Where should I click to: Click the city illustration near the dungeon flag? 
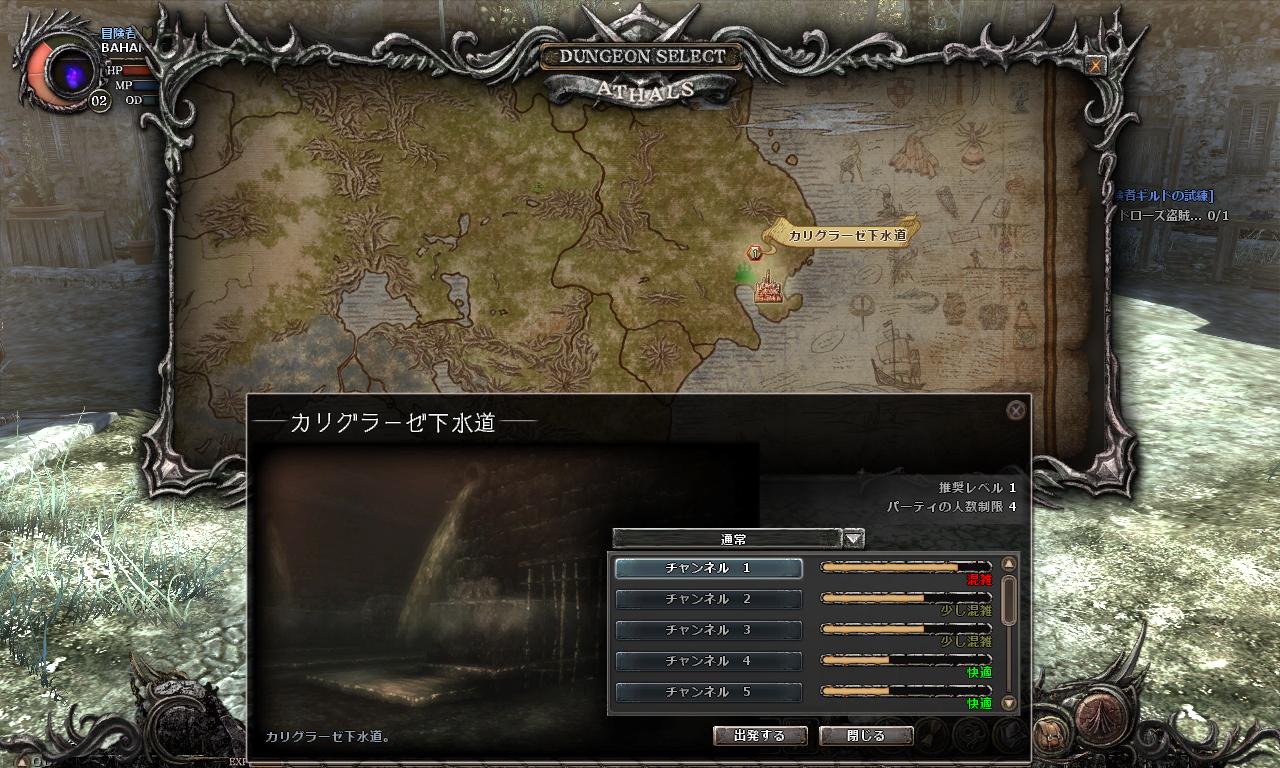[768, 293]
